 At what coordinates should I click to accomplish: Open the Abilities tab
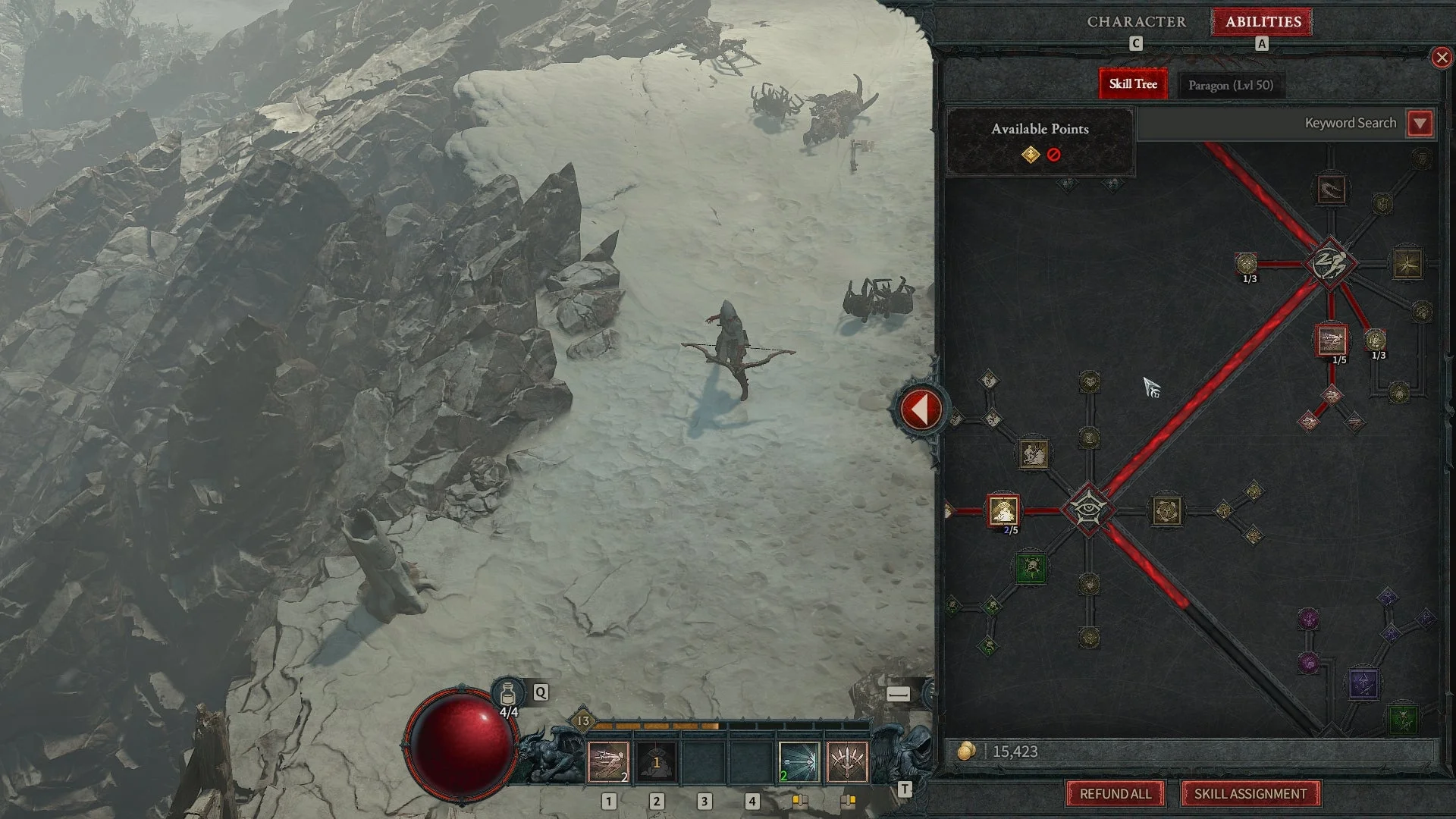[1263, 22]
